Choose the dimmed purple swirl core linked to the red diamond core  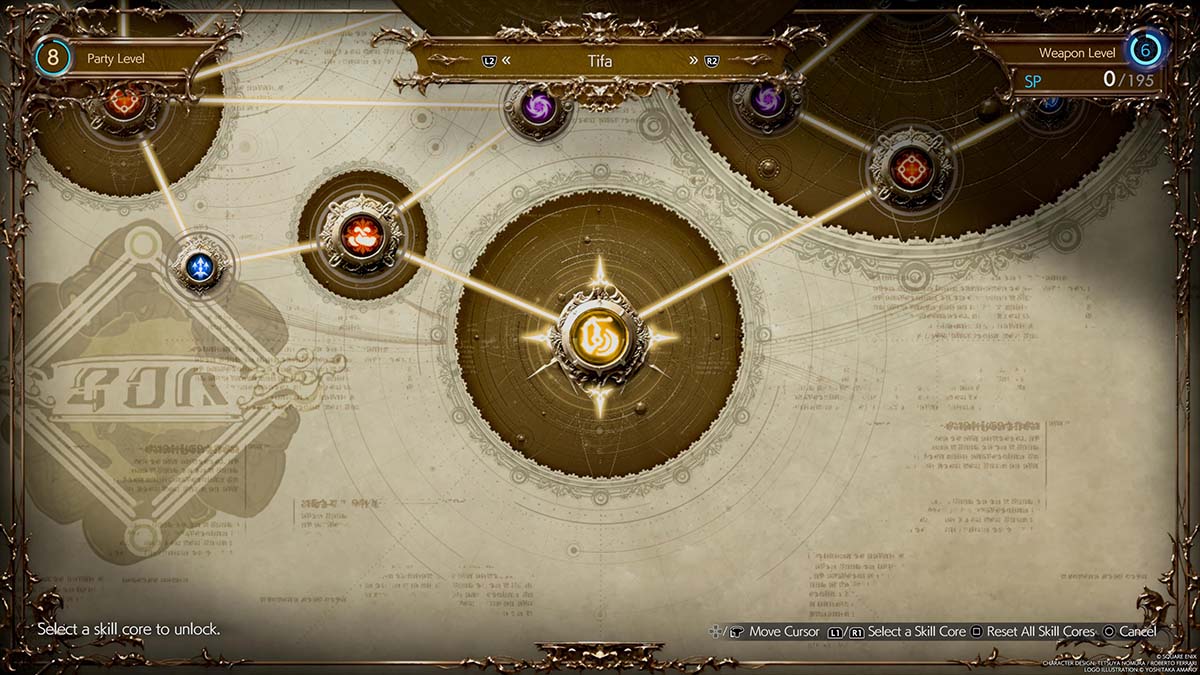tap(767, 99)
